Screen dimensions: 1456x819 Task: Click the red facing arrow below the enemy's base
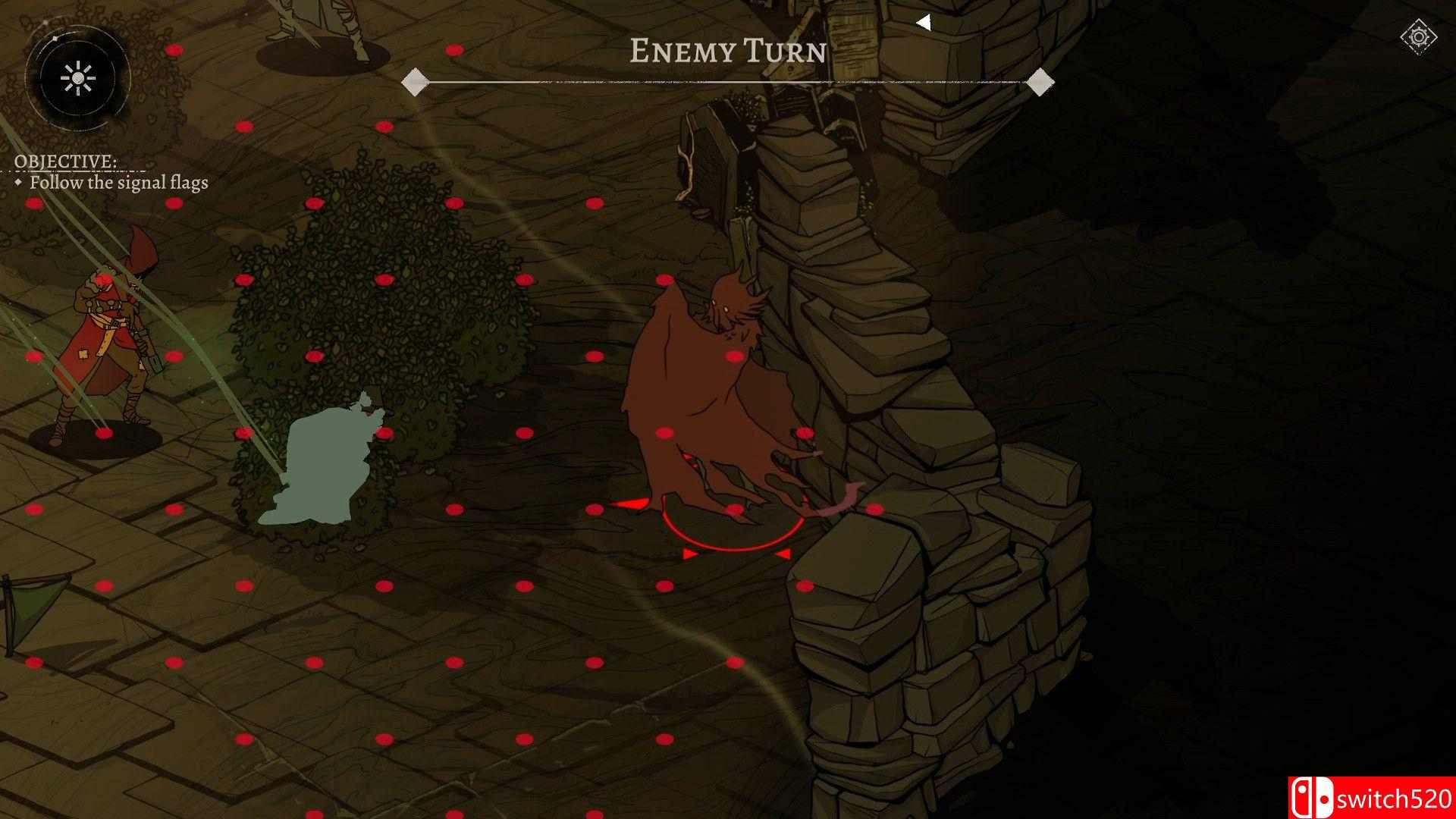(688, 554)
